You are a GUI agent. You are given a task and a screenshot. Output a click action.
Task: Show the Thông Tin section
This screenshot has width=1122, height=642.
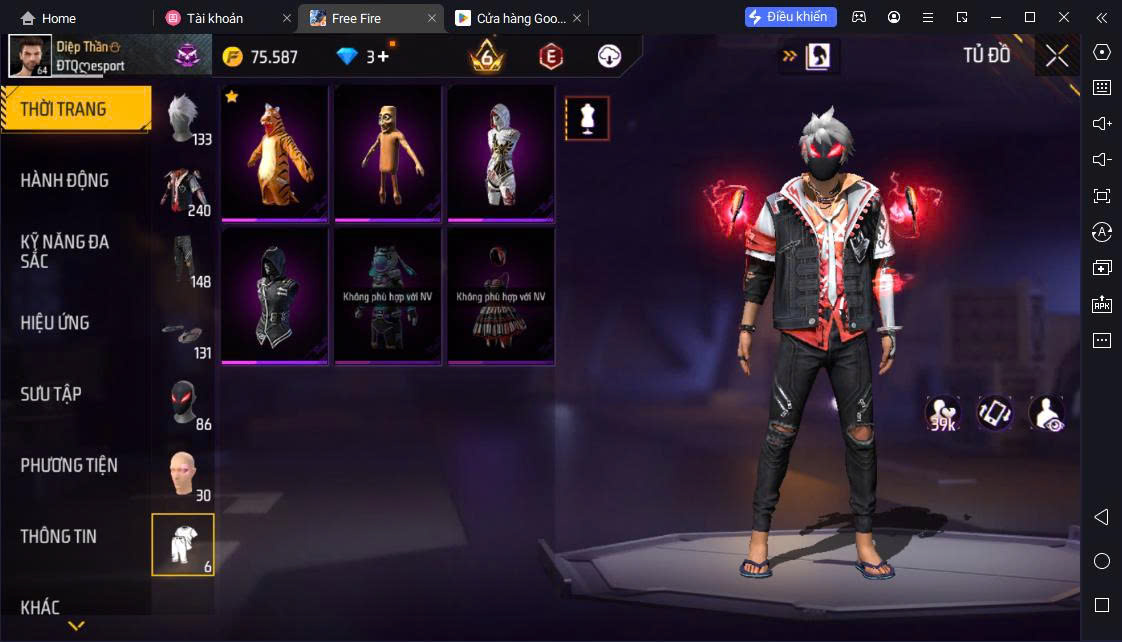59,536
